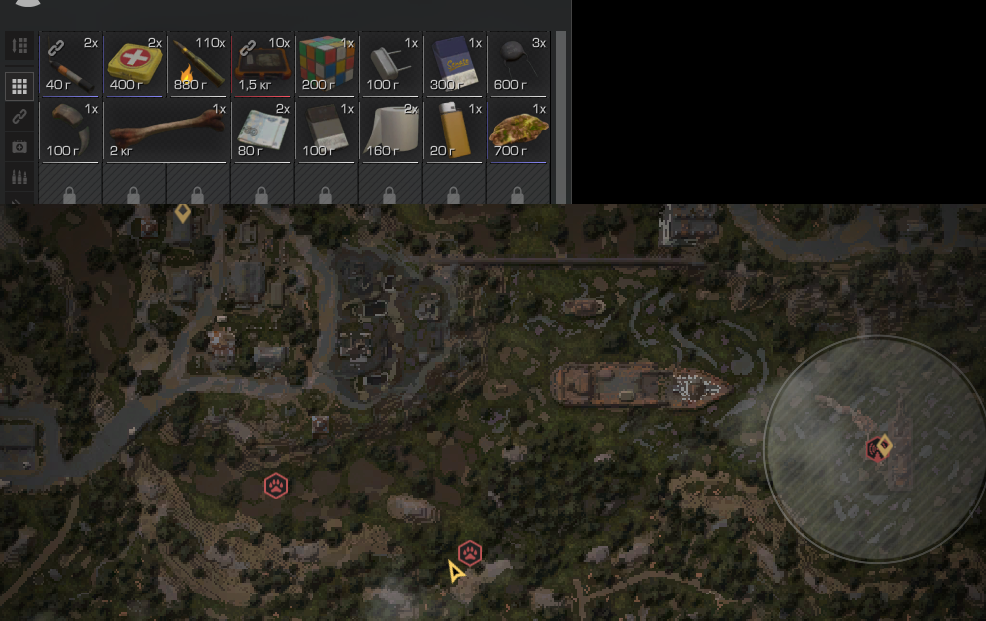
Task: Switch to the ammo filter tab
Action: point(19,177)
